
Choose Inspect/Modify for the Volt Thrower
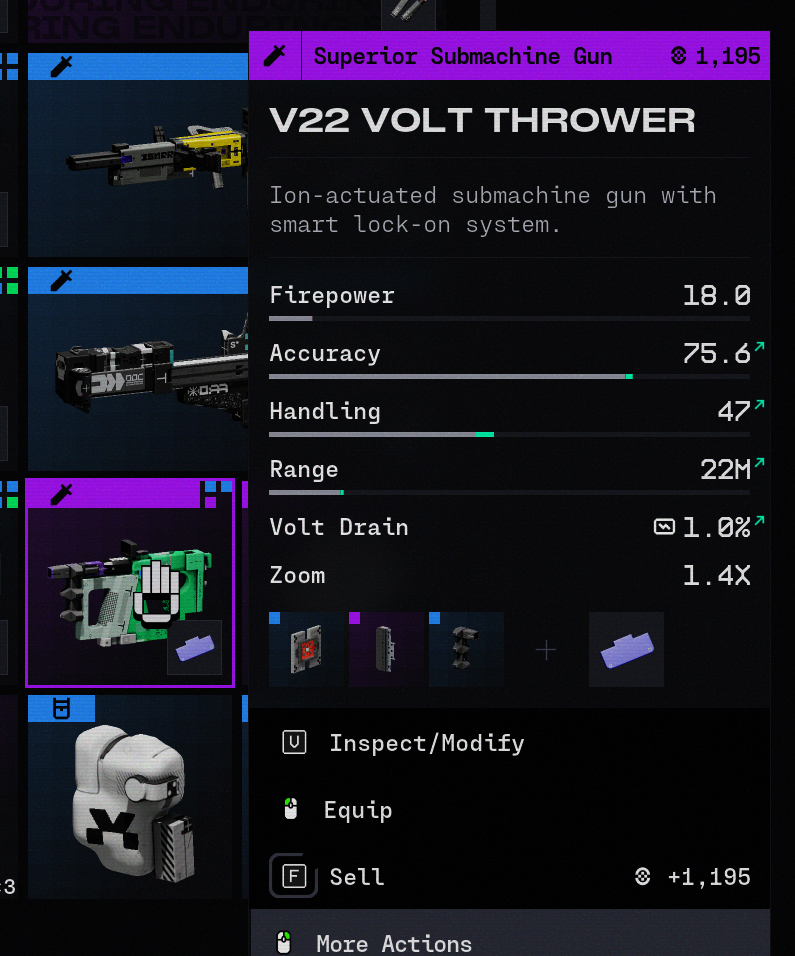pos(426,743)
